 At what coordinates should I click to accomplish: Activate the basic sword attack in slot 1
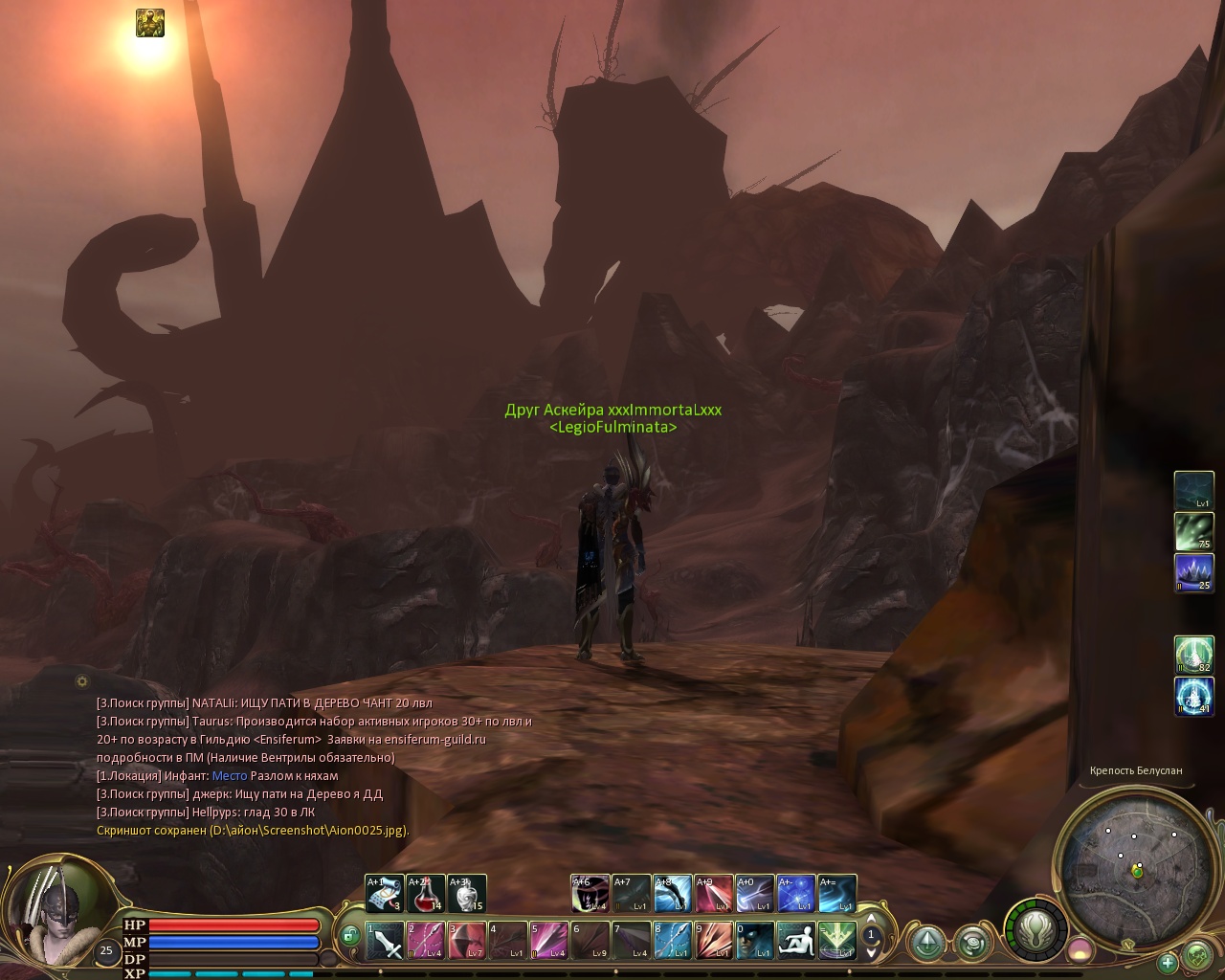pos(384,941)
